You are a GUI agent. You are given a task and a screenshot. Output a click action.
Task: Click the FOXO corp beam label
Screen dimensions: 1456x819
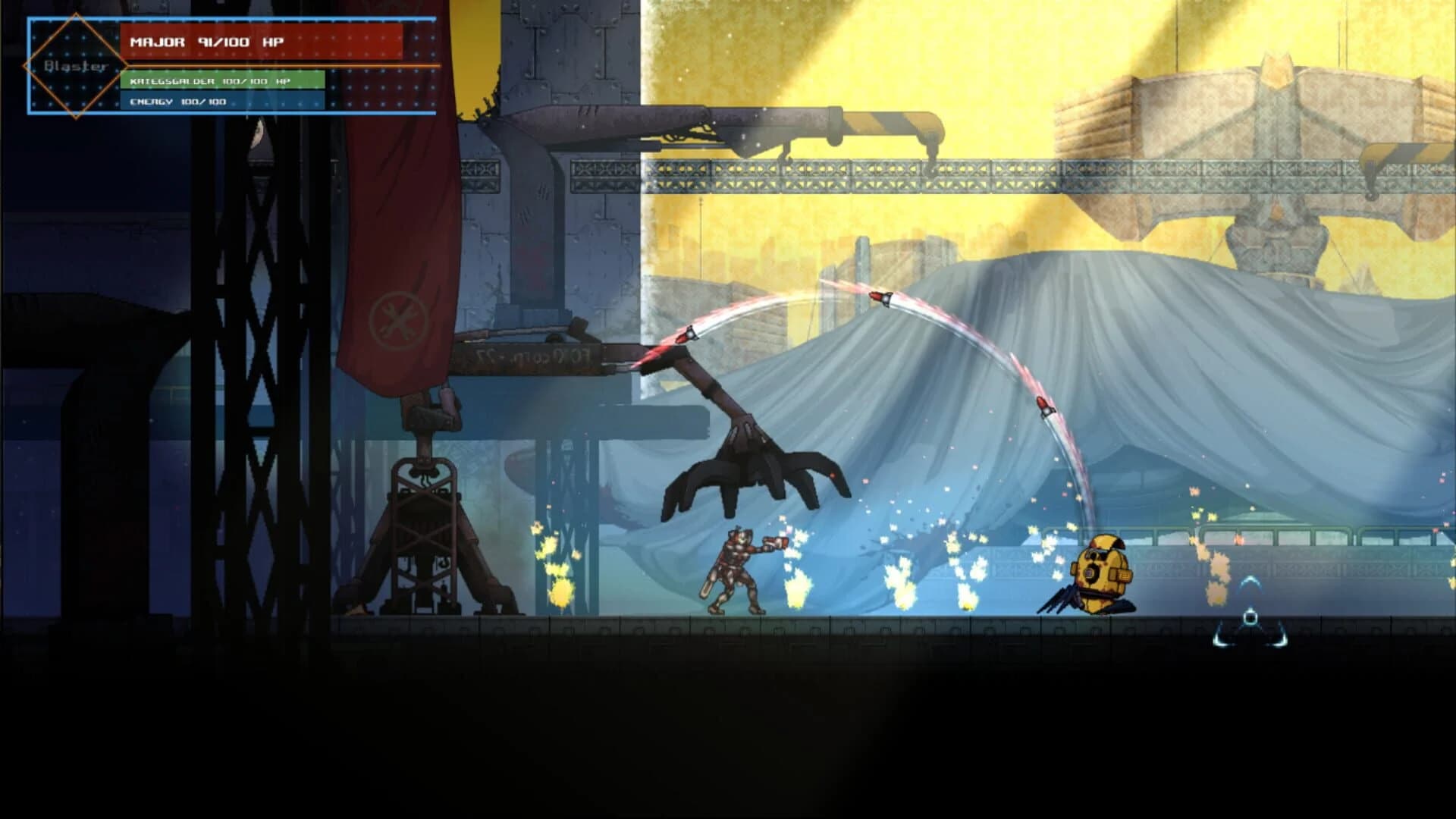tap(531, 356)
